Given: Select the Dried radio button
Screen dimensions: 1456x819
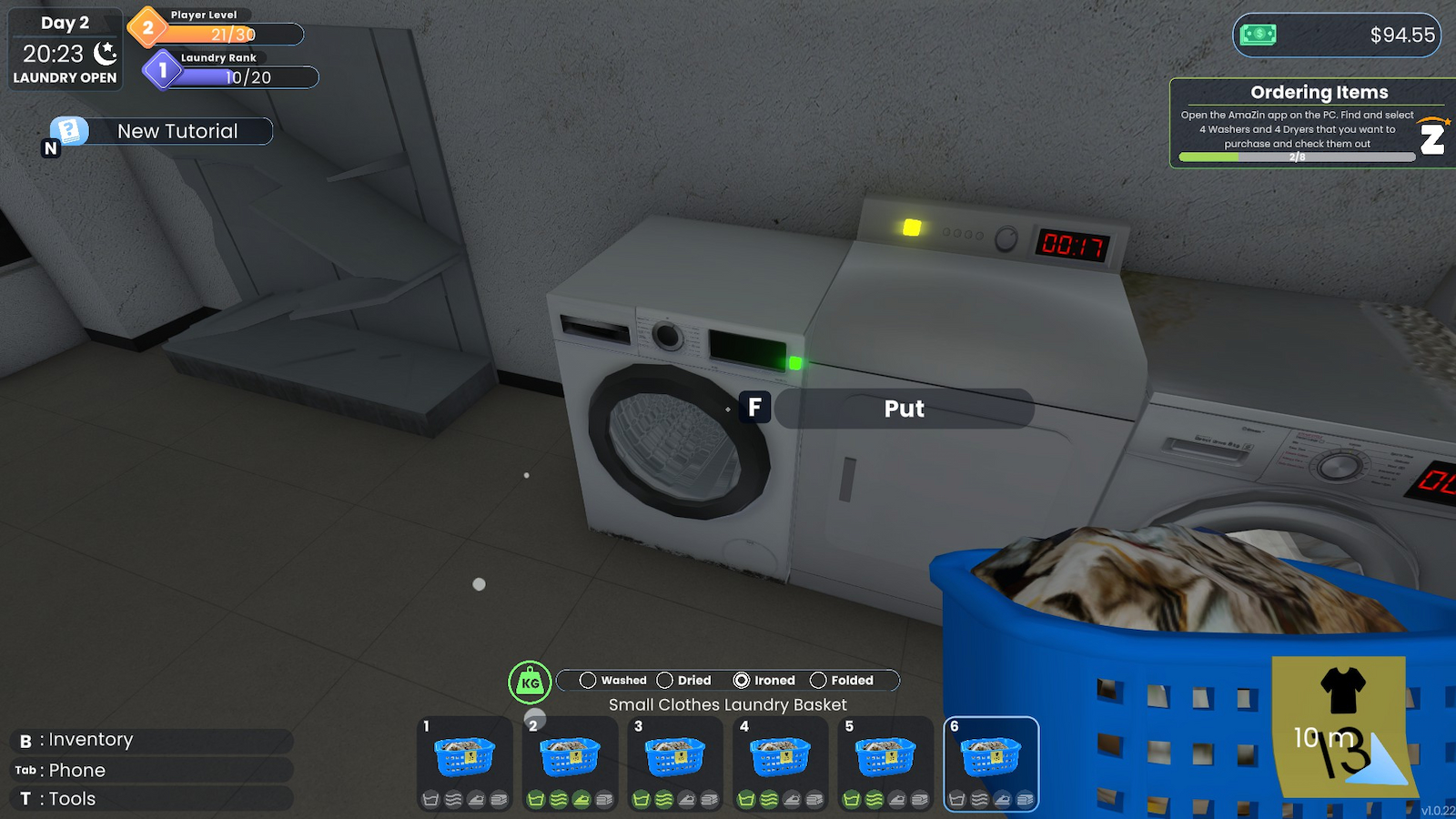Looking at the screenshot, I should (668, 680).
